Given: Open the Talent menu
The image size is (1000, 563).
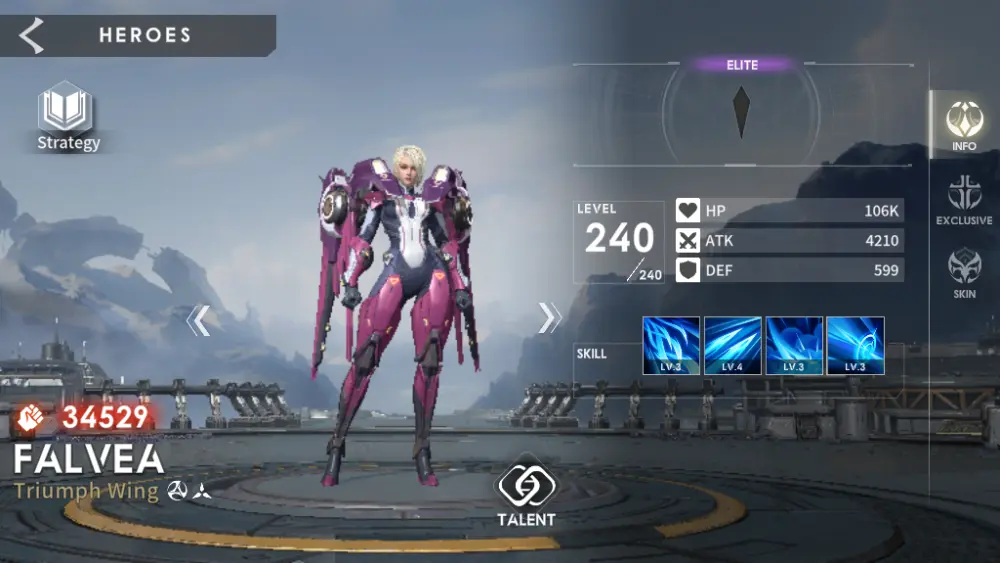Looking at the screenshot, I should tap(526, 492).
